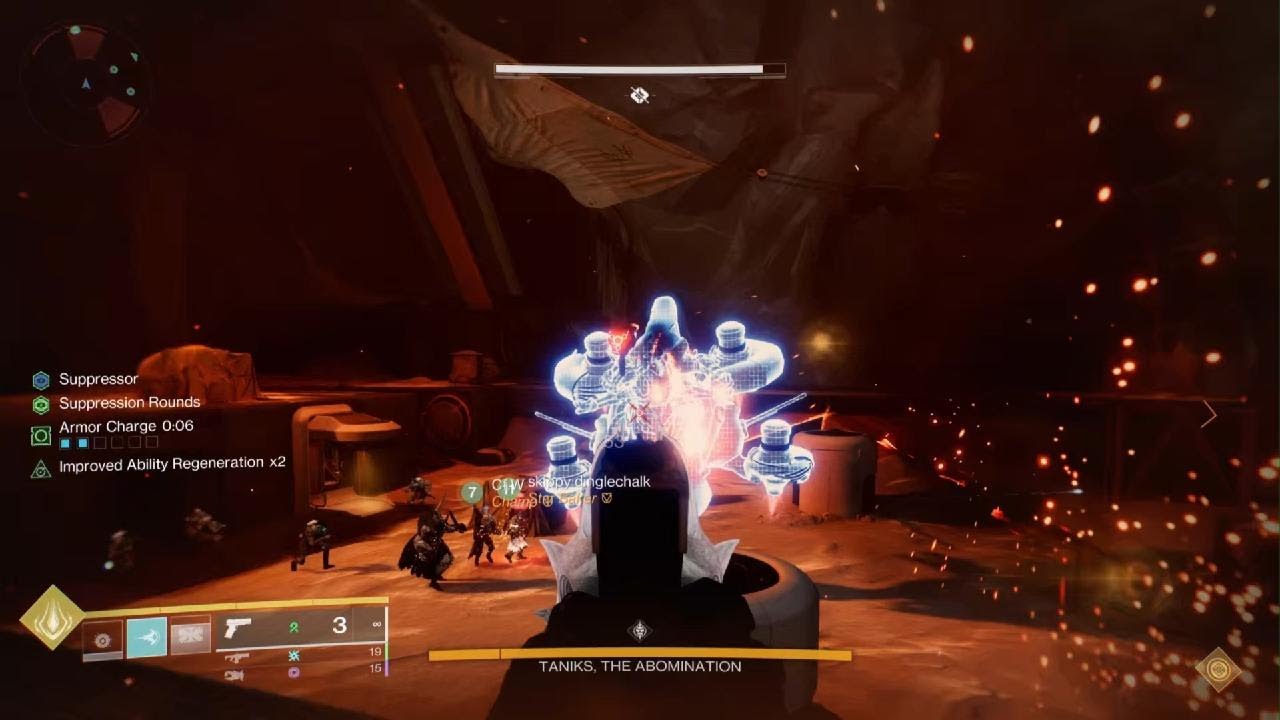Inspect the Suppression Rounds buff icon
Viewport: 1280px width, 720px height.
41,404
